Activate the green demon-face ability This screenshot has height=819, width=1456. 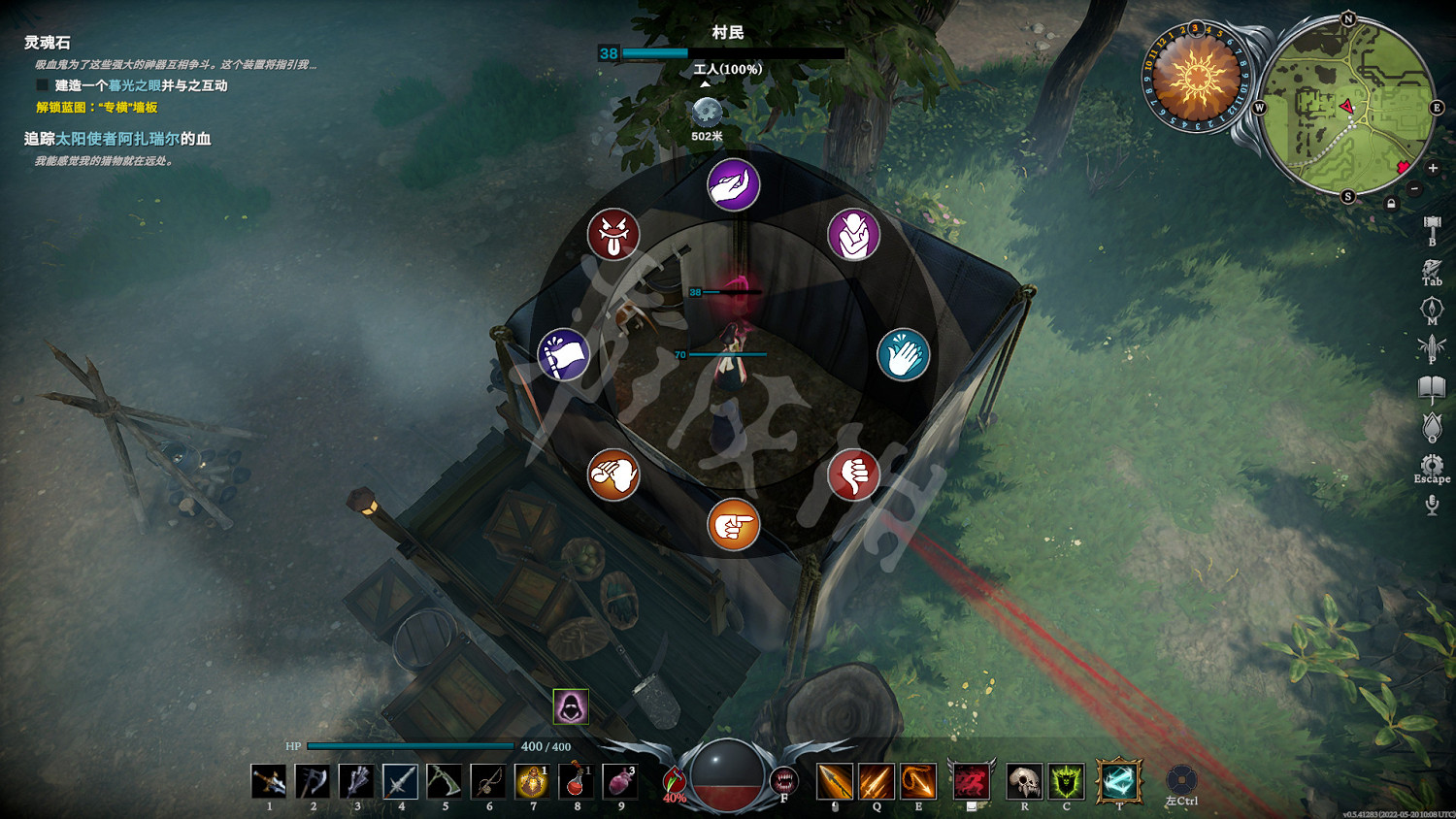[x=1066, y=781]
